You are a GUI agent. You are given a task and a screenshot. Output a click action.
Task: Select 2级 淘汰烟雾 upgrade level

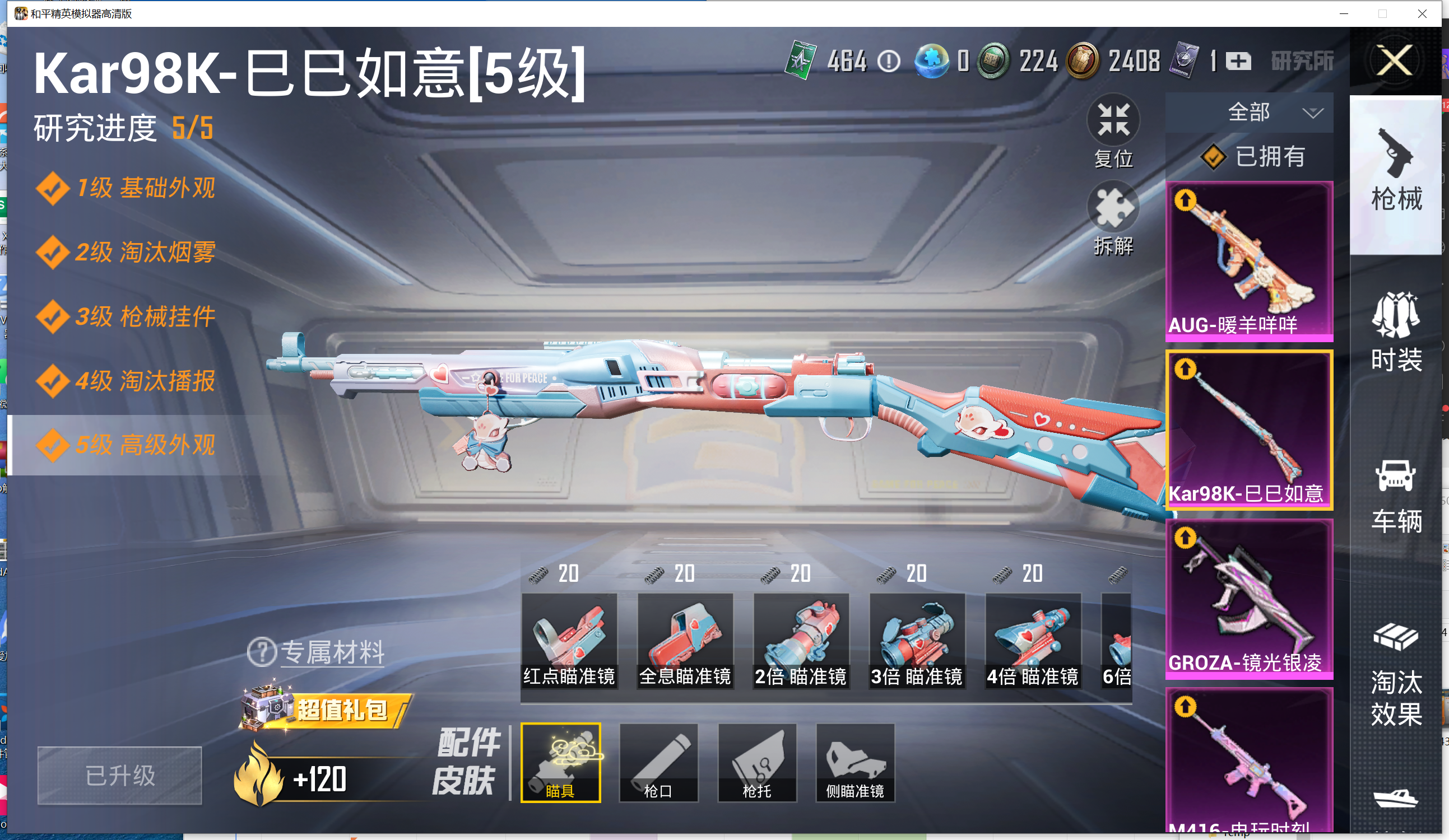pos(127,252)
